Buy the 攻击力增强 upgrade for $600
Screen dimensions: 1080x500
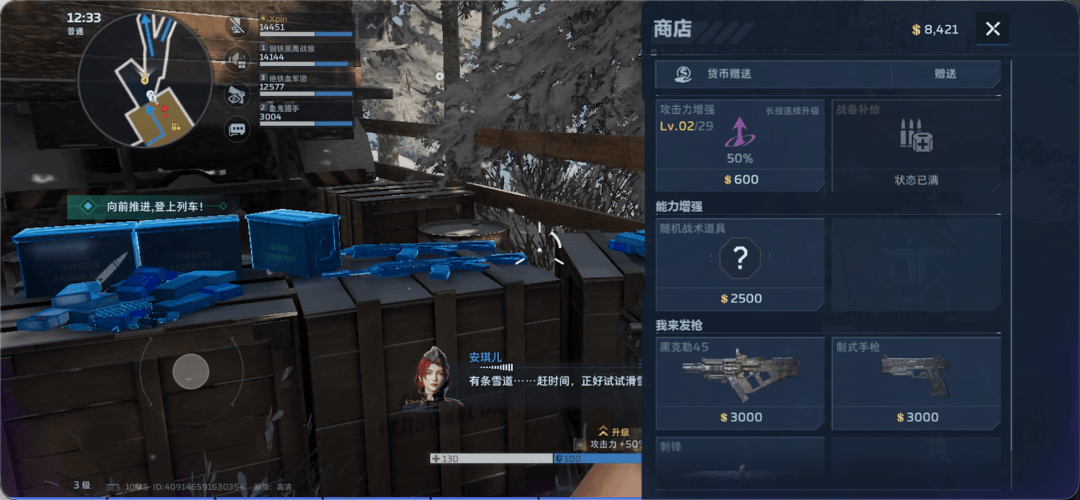[740, 146]
